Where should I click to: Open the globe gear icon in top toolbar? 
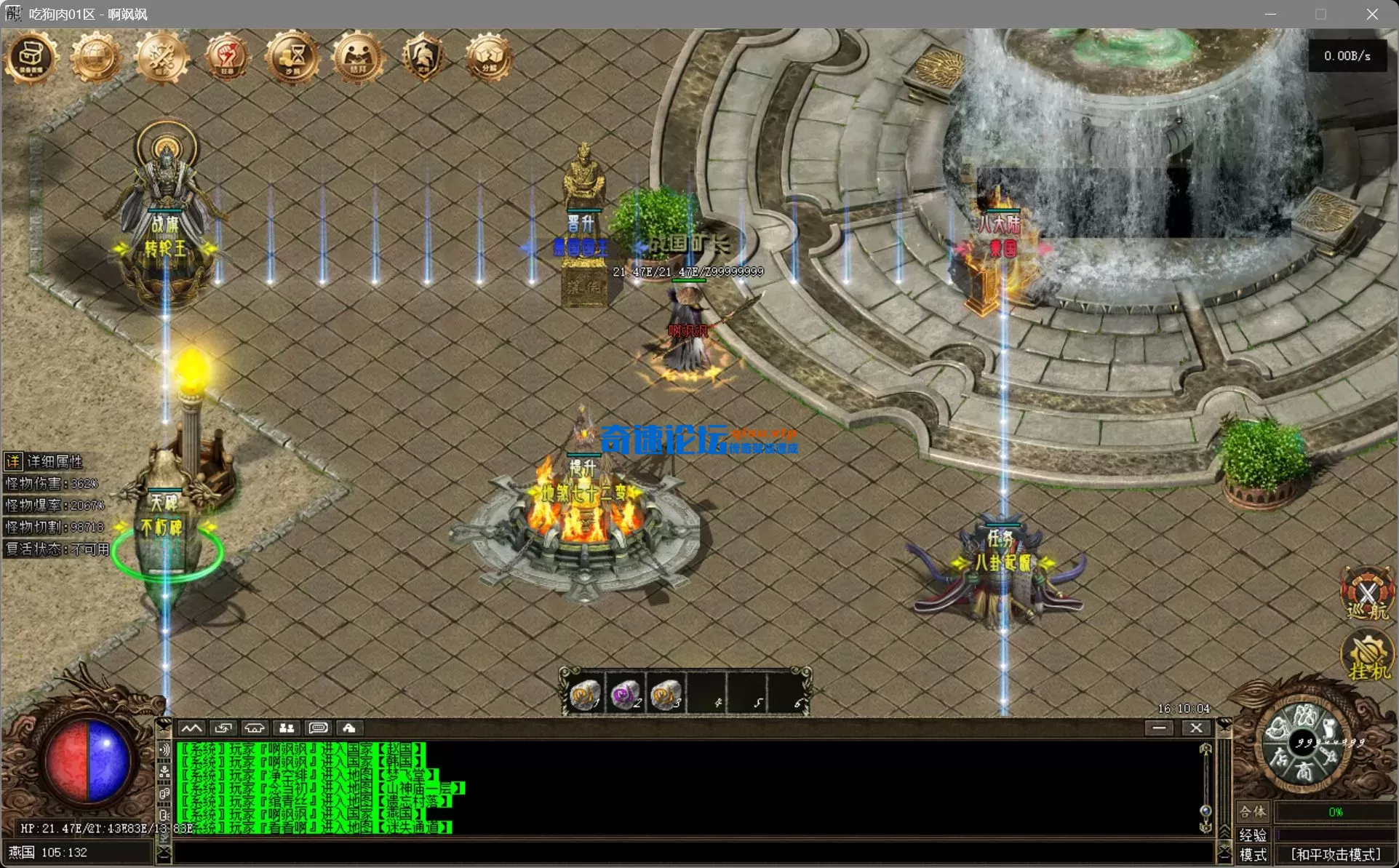95,57
